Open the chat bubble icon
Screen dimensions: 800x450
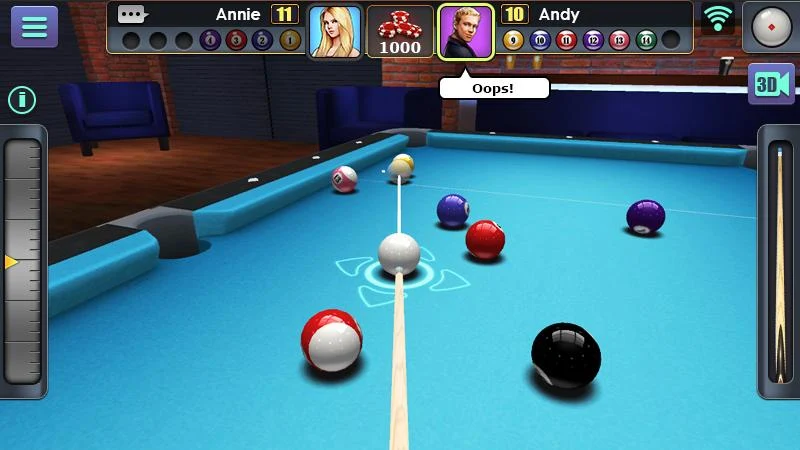[x=132, y=14]
